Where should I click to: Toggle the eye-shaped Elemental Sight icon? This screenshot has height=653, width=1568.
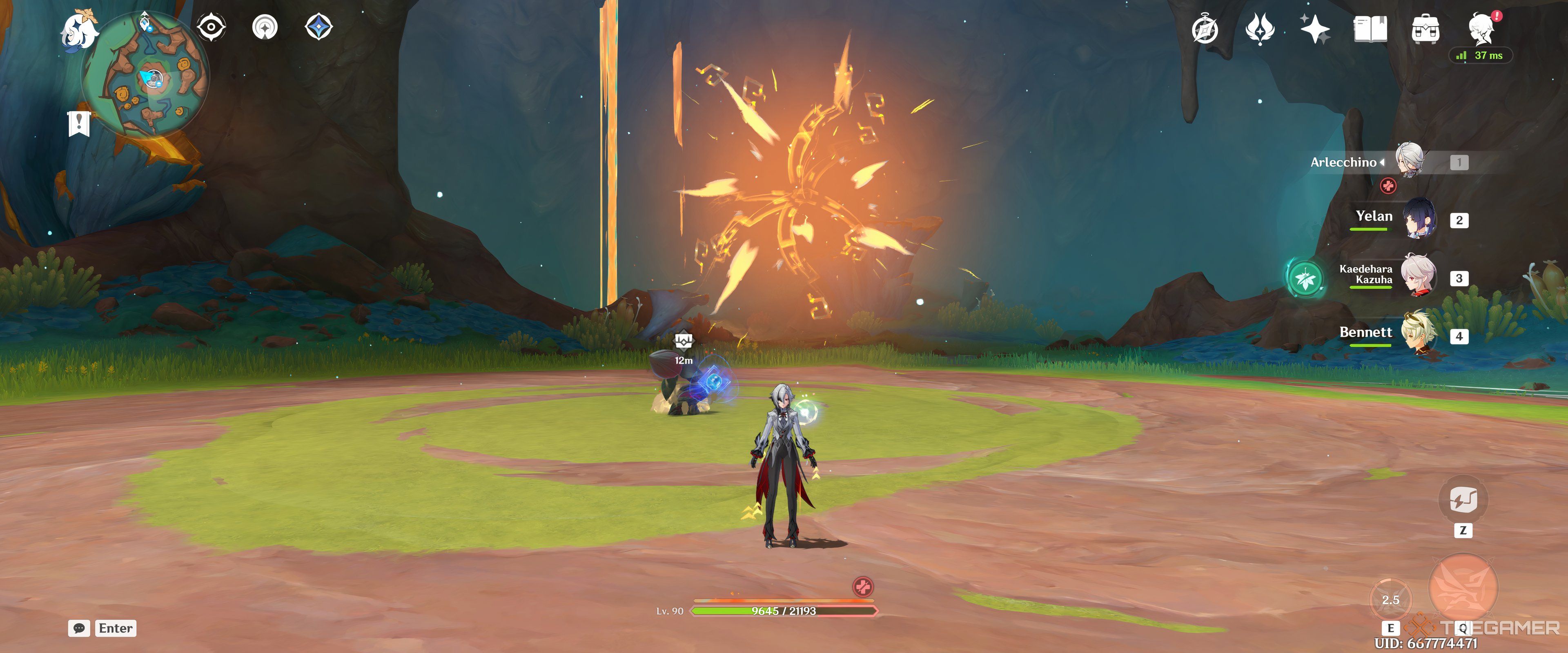tap(211, 27)
